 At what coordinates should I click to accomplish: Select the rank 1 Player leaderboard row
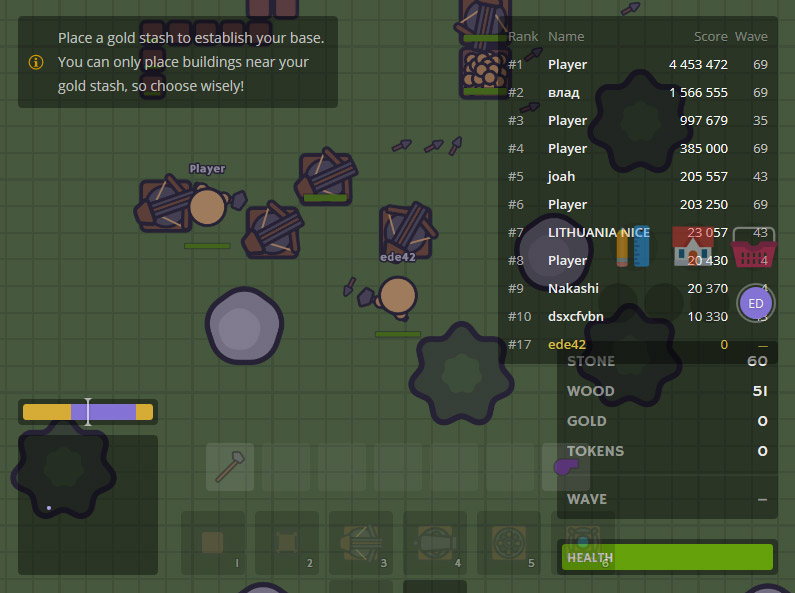637,65
